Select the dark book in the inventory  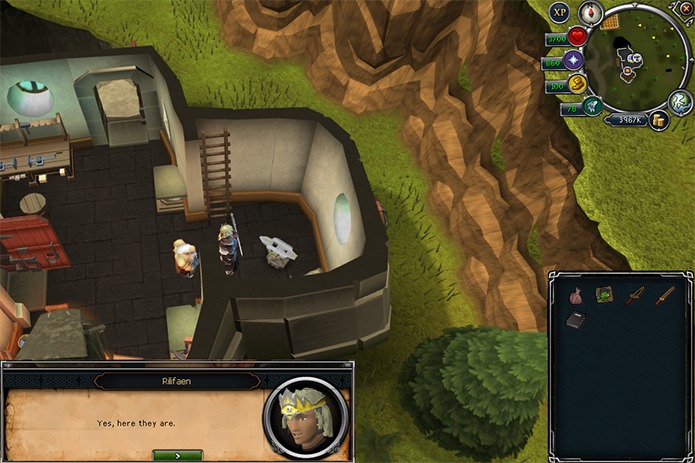tap(577, 321)
